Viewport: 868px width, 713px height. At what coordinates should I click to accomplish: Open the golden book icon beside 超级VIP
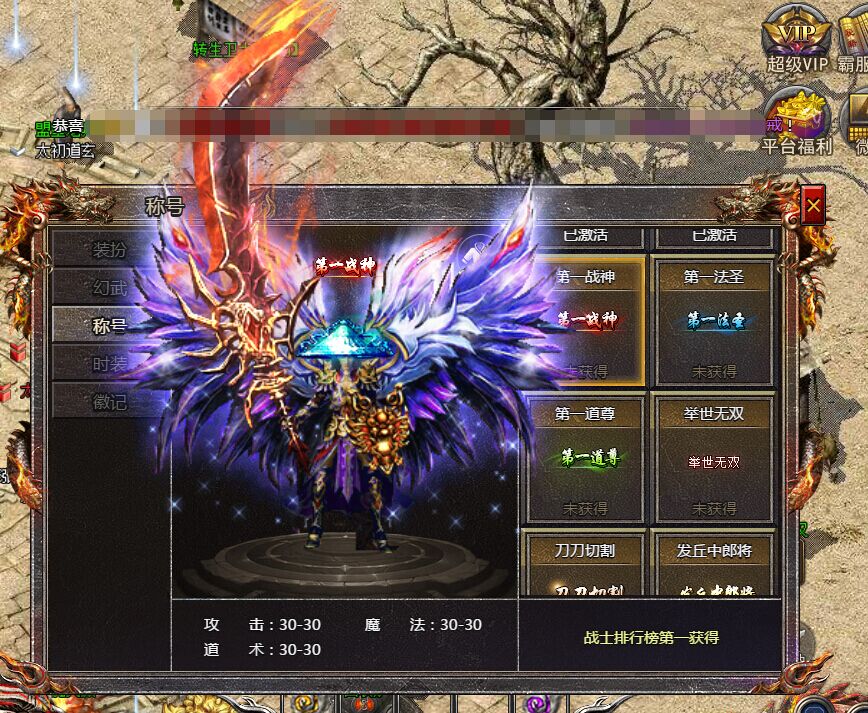point(856,36)
